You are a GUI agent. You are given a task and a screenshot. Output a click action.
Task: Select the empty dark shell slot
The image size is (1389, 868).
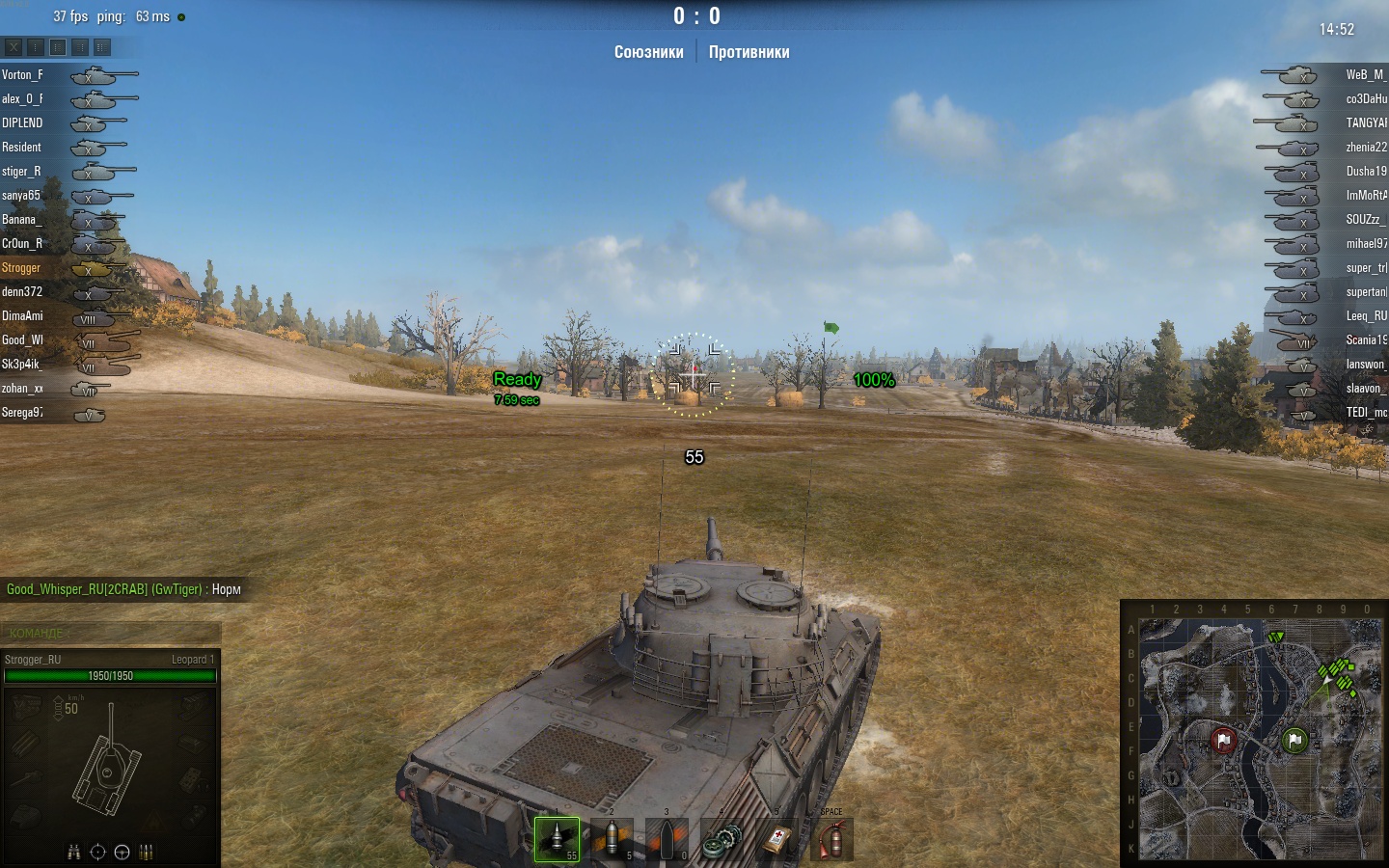(x=667, y=839)
